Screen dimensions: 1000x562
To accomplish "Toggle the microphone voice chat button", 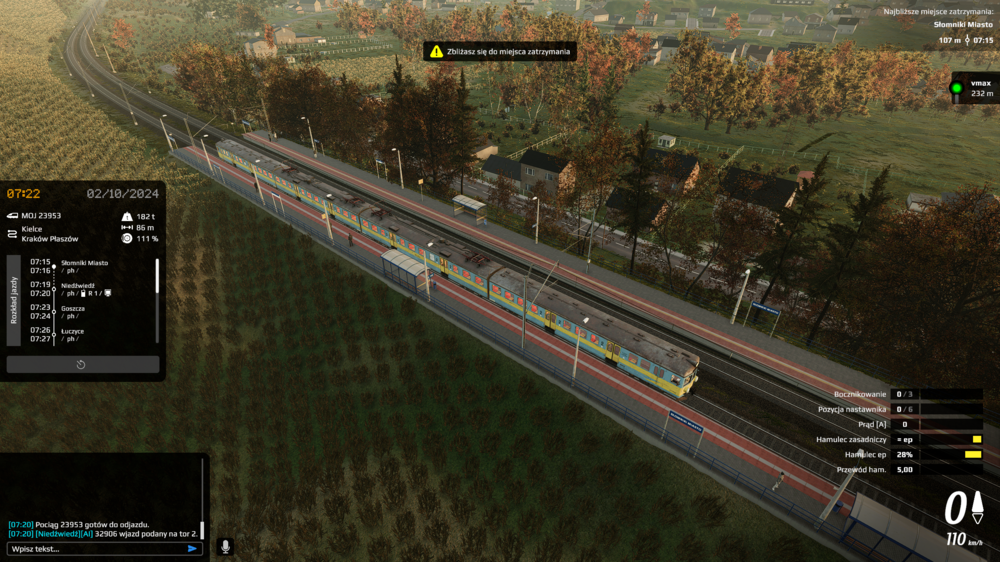I will tap(225, 546).
